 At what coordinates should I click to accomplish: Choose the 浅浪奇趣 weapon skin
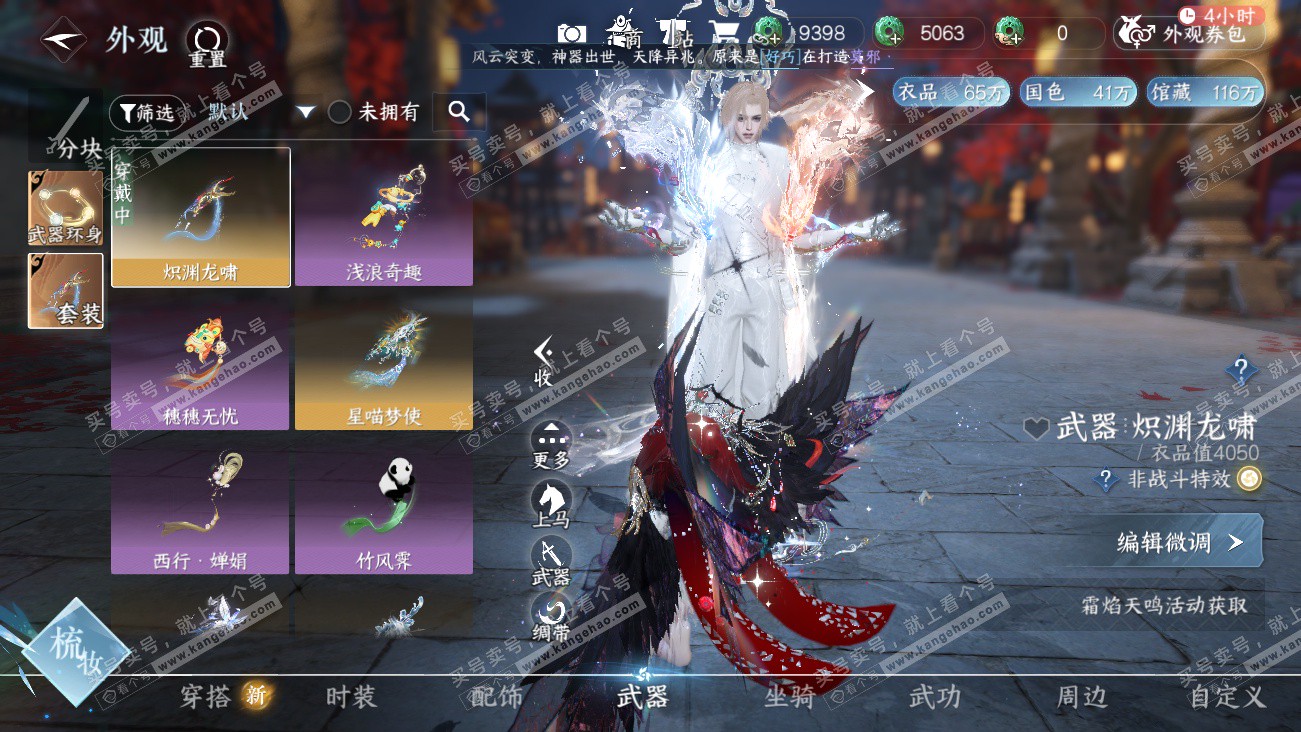click(384, 217)
